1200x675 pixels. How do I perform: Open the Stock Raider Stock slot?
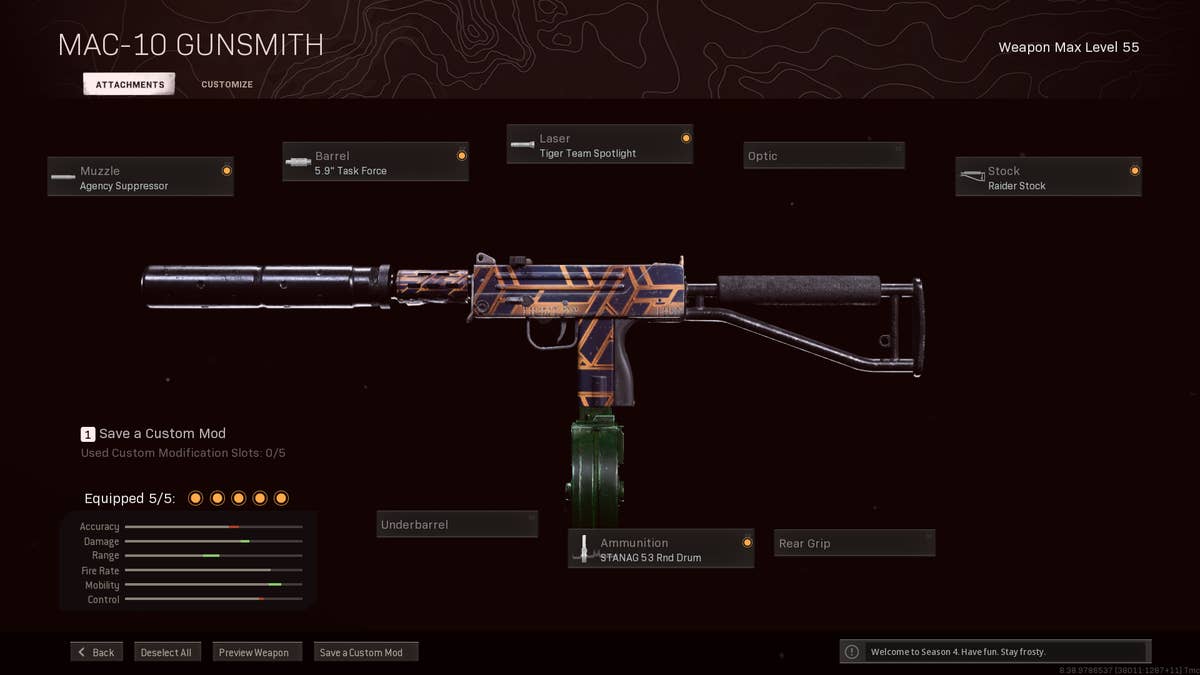click(1048, 177)
